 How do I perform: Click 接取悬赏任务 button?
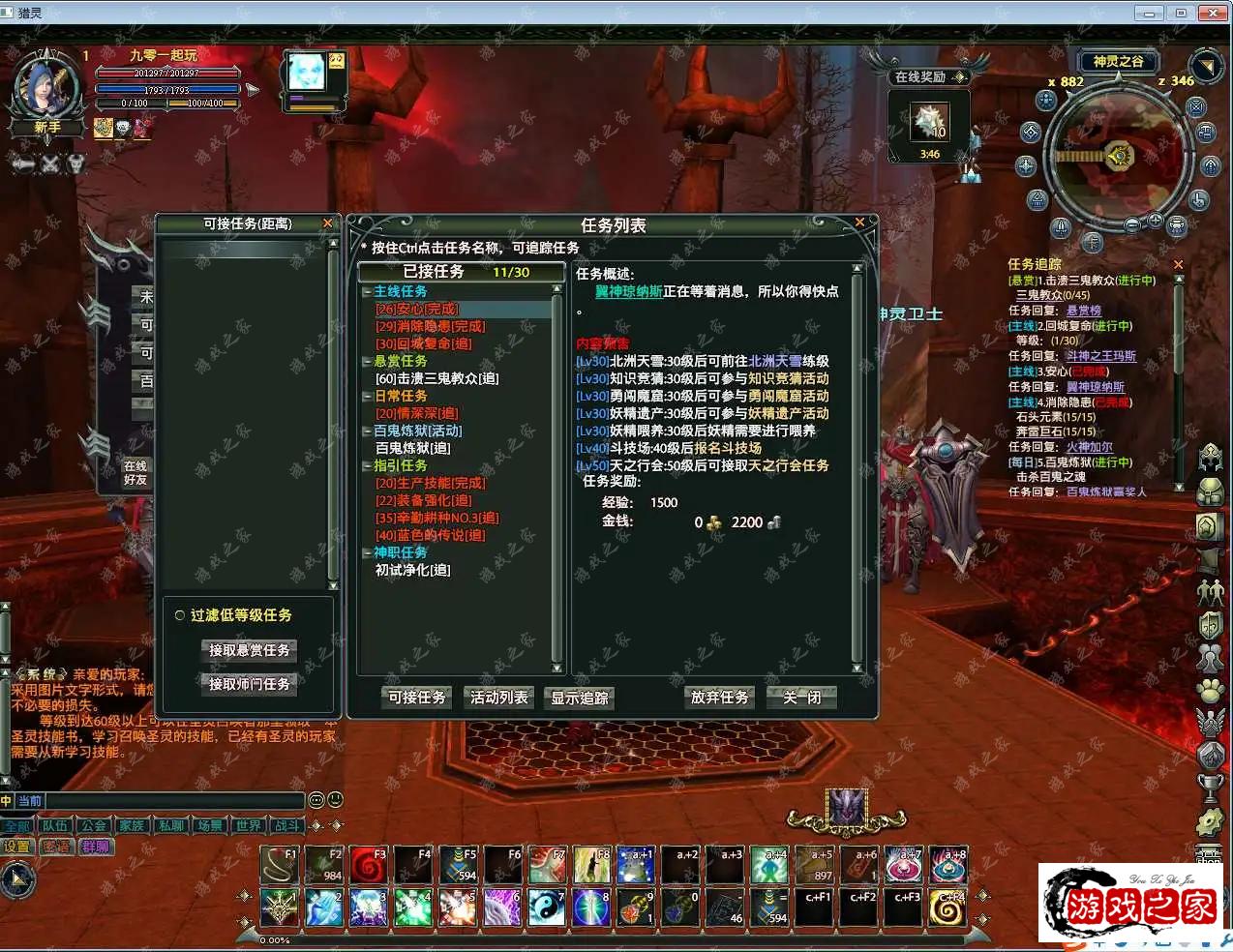point(250,650)
